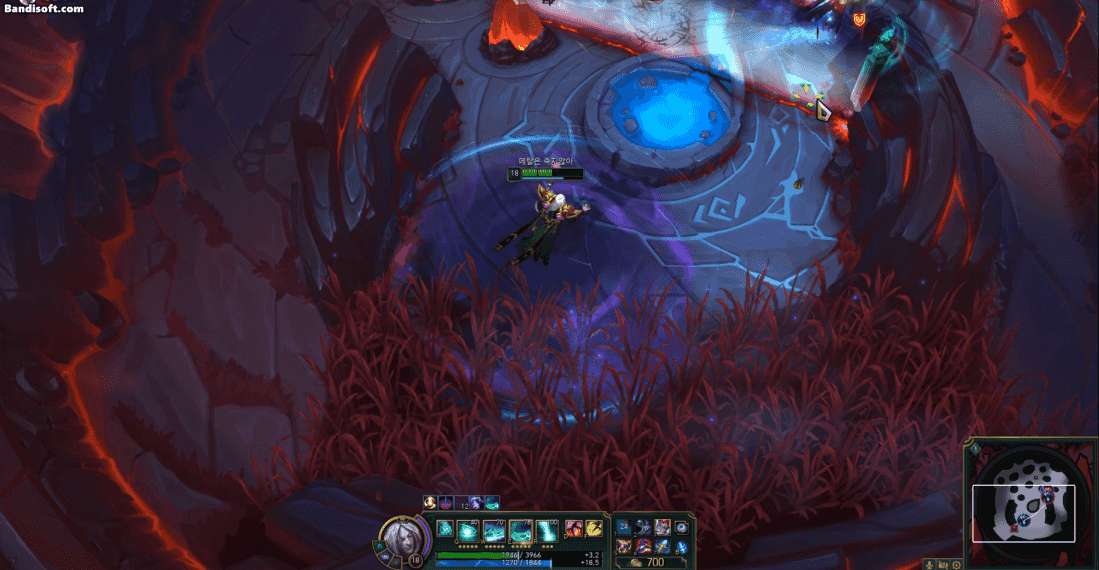Toggle the crossed-out camera button

click(943, 565)
